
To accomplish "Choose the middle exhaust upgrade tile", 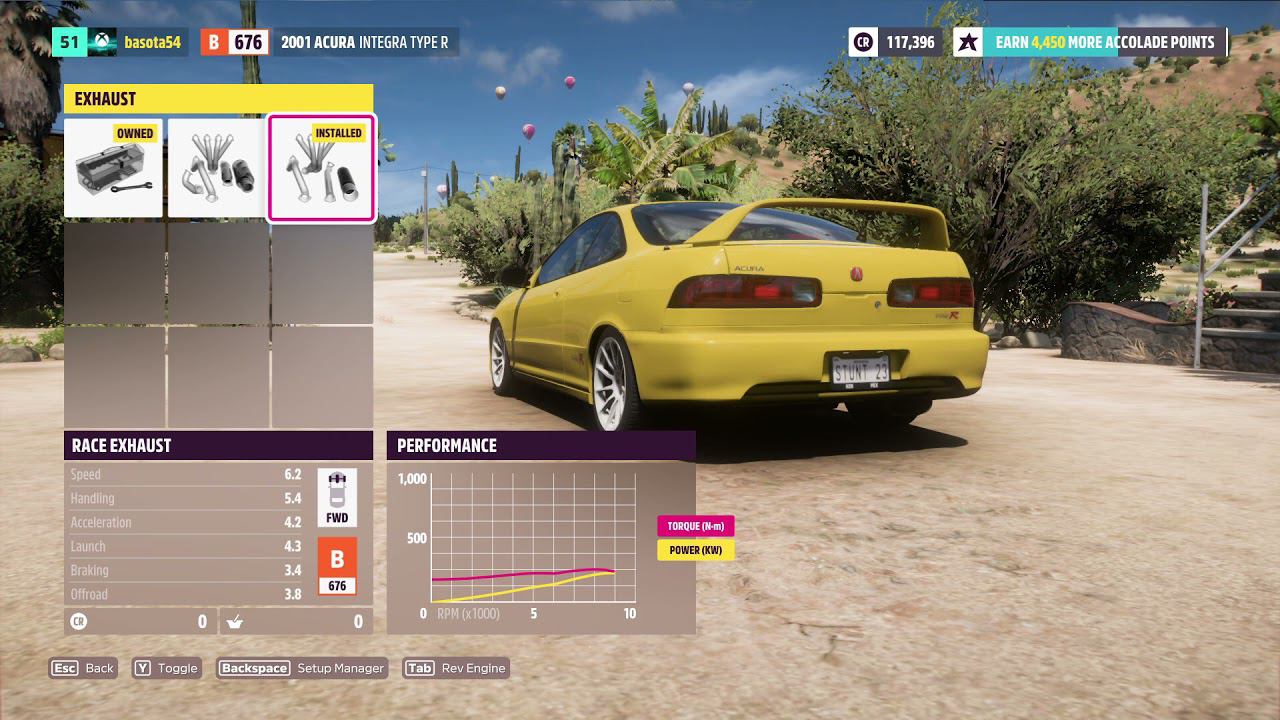I will point(217,168).
